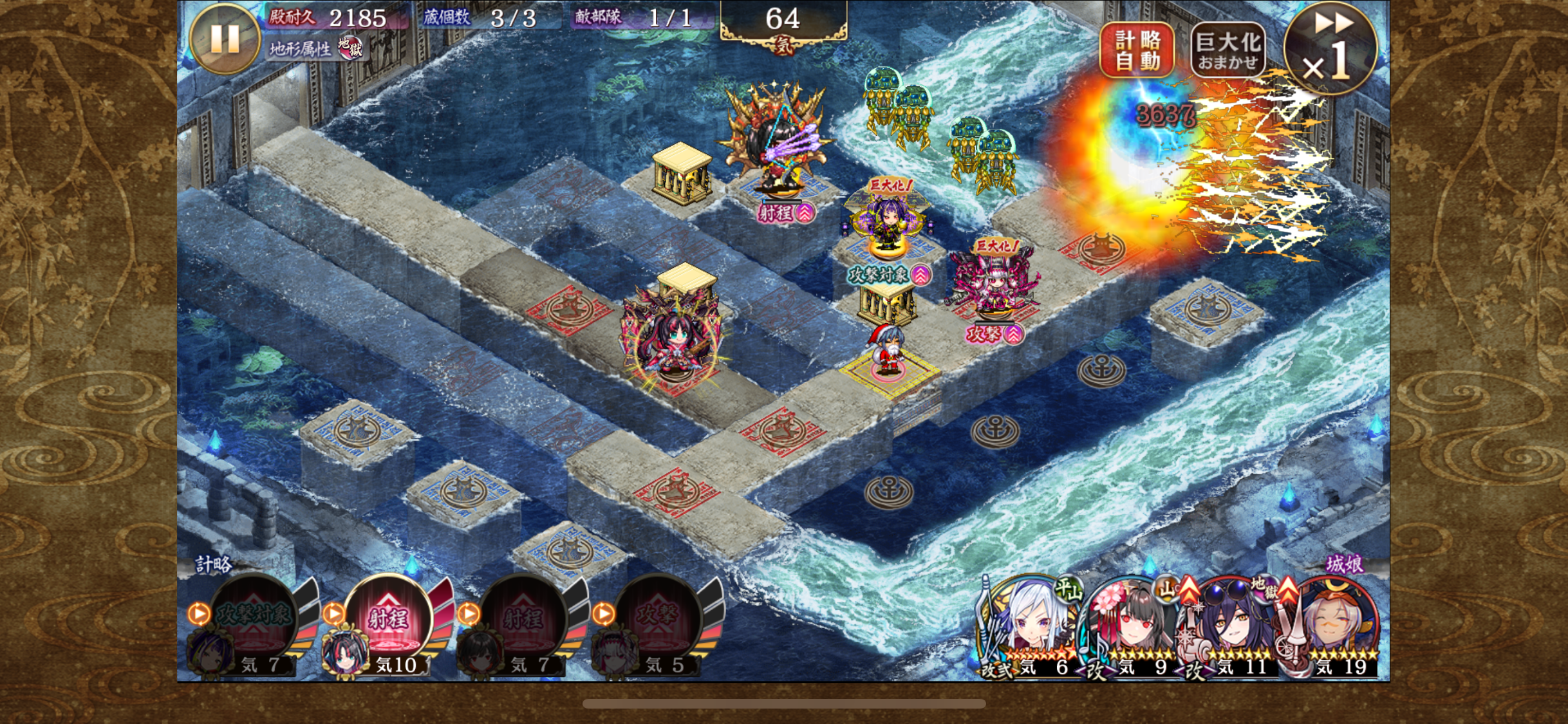Activate the 攻撃対象 stratagem costing 7 ki
1568x724 pixels.
tap(254, 618)
